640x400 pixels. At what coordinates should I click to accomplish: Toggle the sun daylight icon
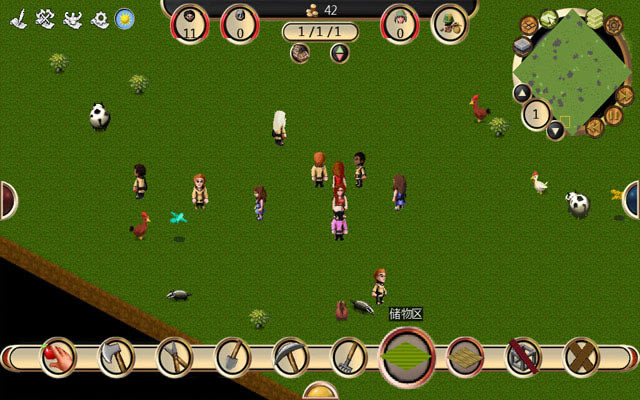[x=125, y=18]
